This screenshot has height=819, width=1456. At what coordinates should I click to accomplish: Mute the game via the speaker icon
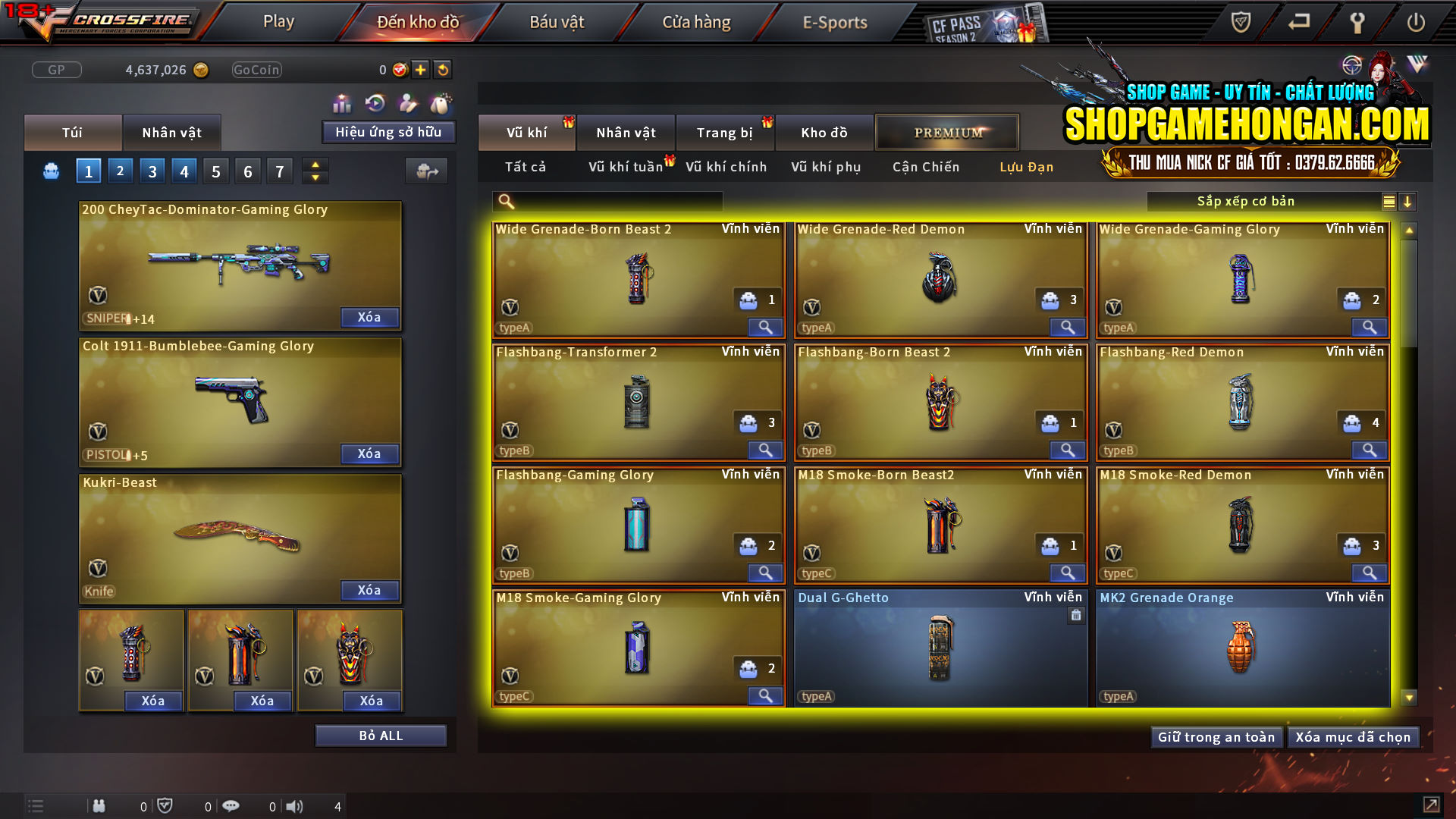295,806
